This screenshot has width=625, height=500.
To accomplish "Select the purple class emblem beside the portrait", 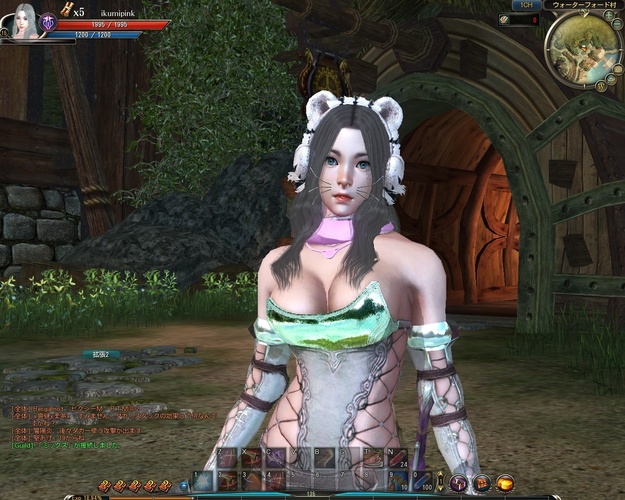I will coord(47,22).
